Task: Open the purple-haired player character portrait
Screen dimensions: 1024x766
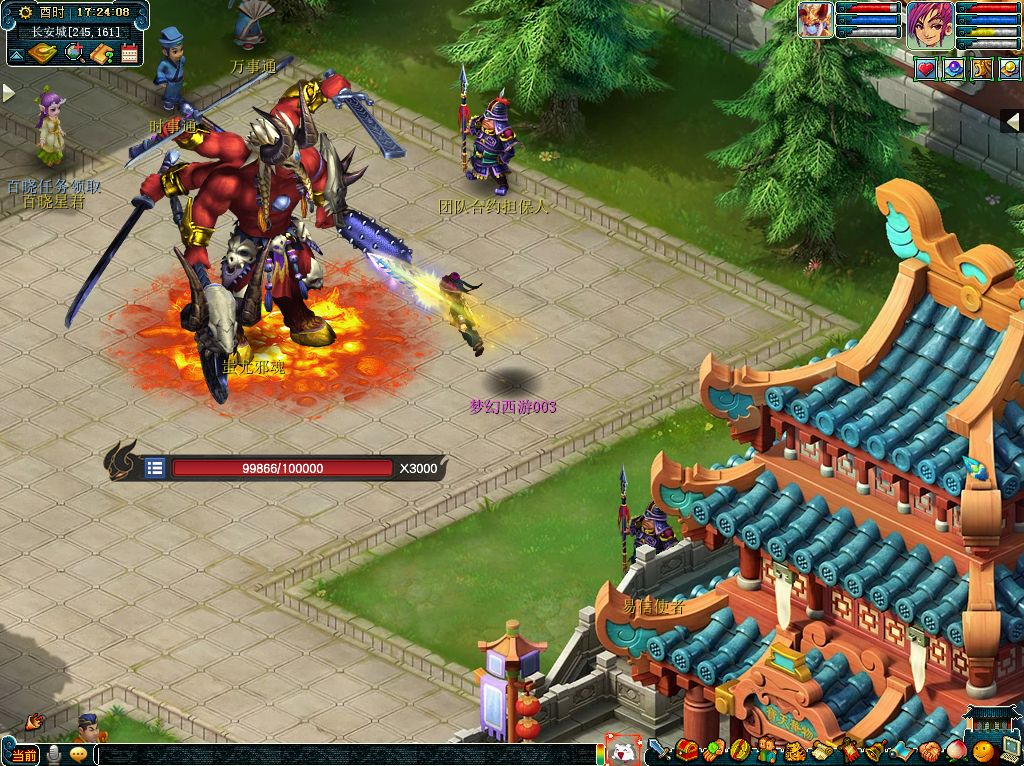Action: tap(930, 25)
